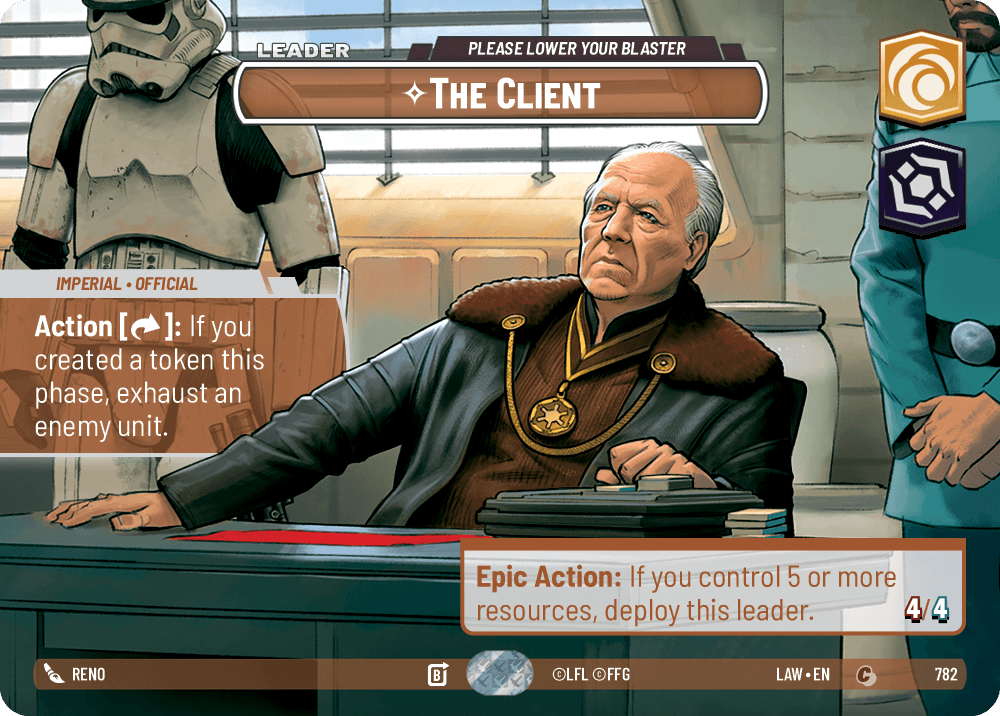Select the purple hexagon aspect icon
This screenshot has width=1000, height=716.
click(x=921, y=188)
